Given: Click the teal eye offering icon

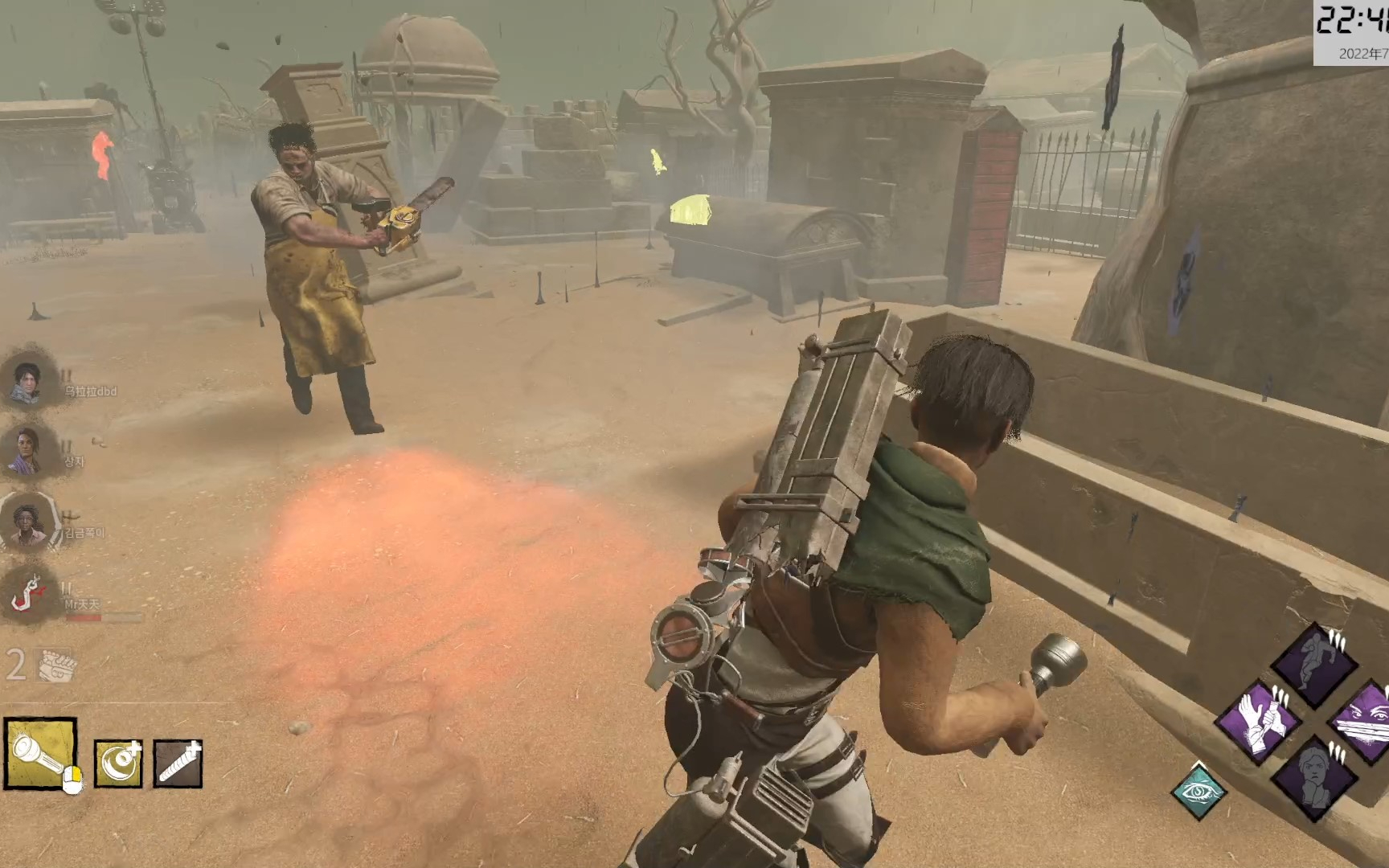Looking at the screenshot, I should [x=1198, y=791].
